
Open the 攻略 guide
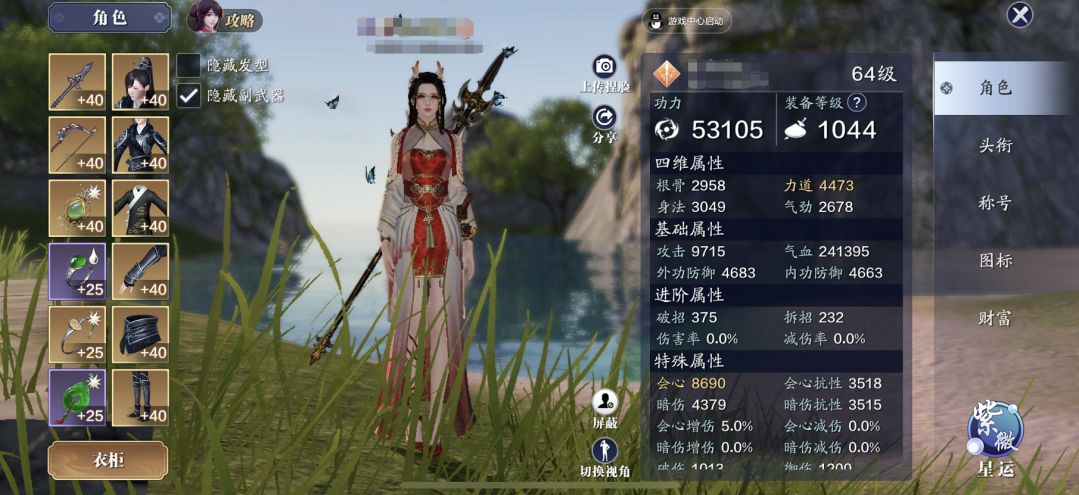[x=226, y=18]
